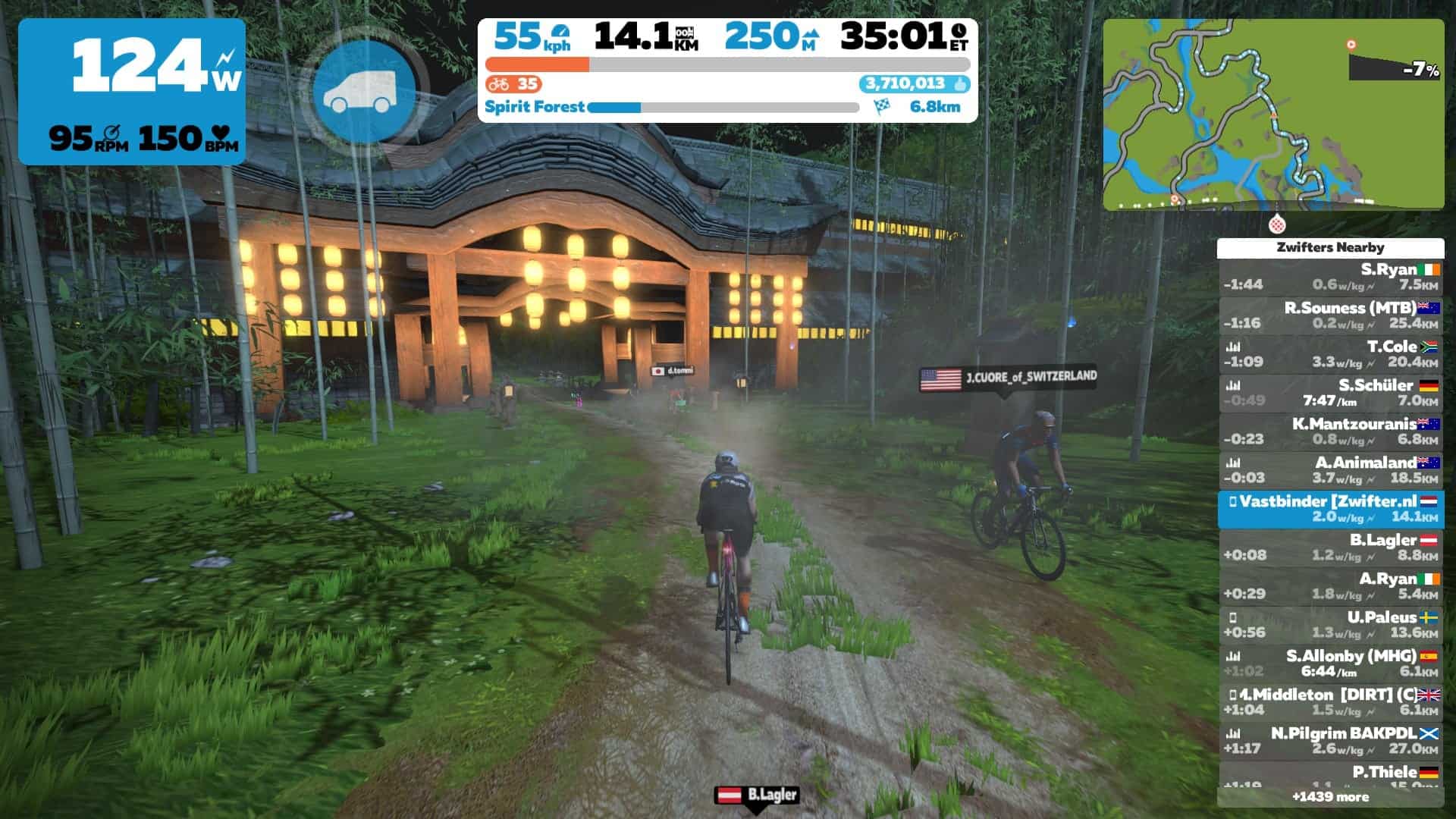This screenshot has width=1456, height=819.
Task: Select B.Lagler in the nearby list
Action: pyautogui.click(x=1330, y=548)
